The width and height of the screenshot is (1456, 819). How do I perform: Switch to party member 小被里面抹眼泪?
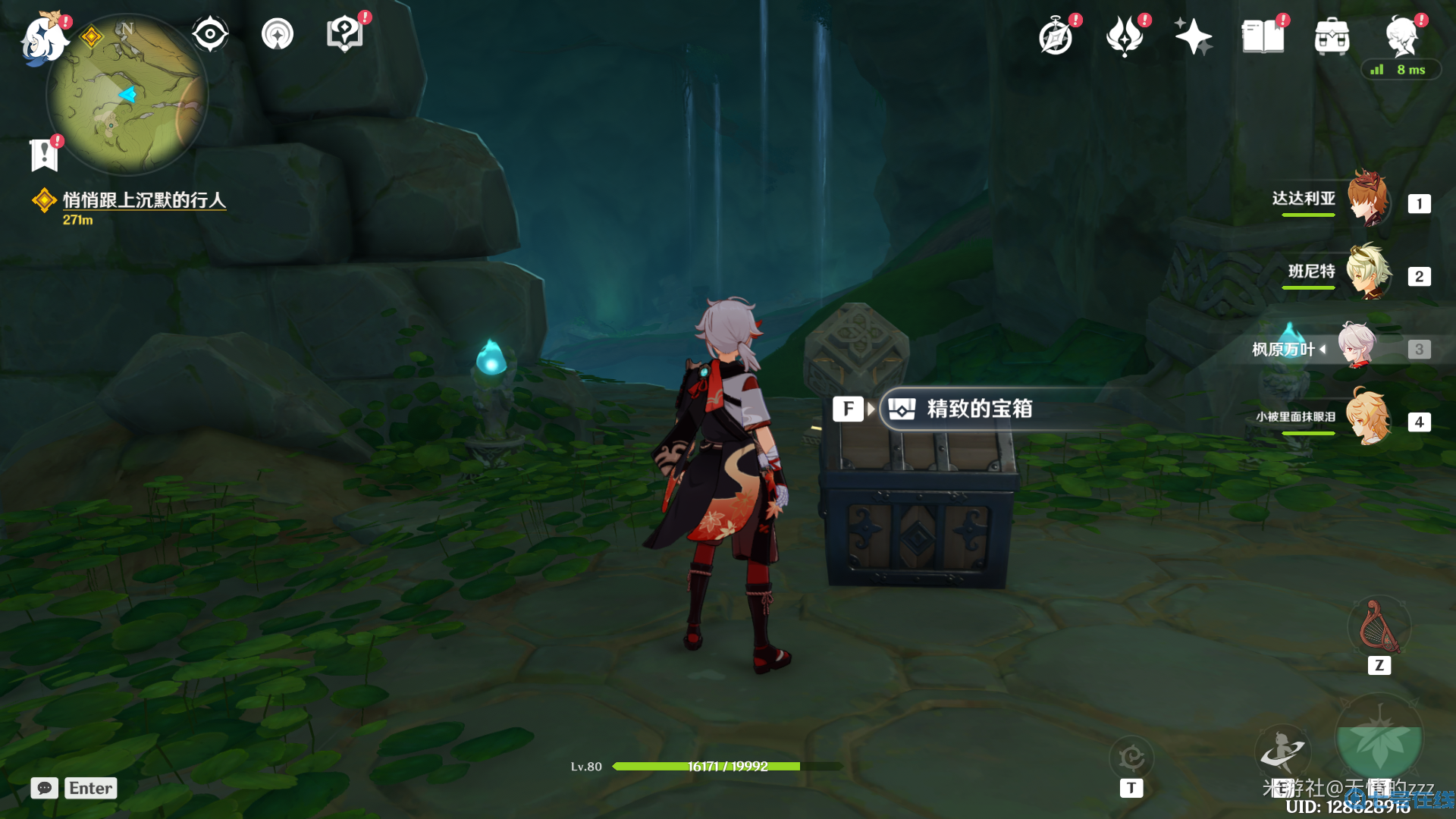(1367, 419)
